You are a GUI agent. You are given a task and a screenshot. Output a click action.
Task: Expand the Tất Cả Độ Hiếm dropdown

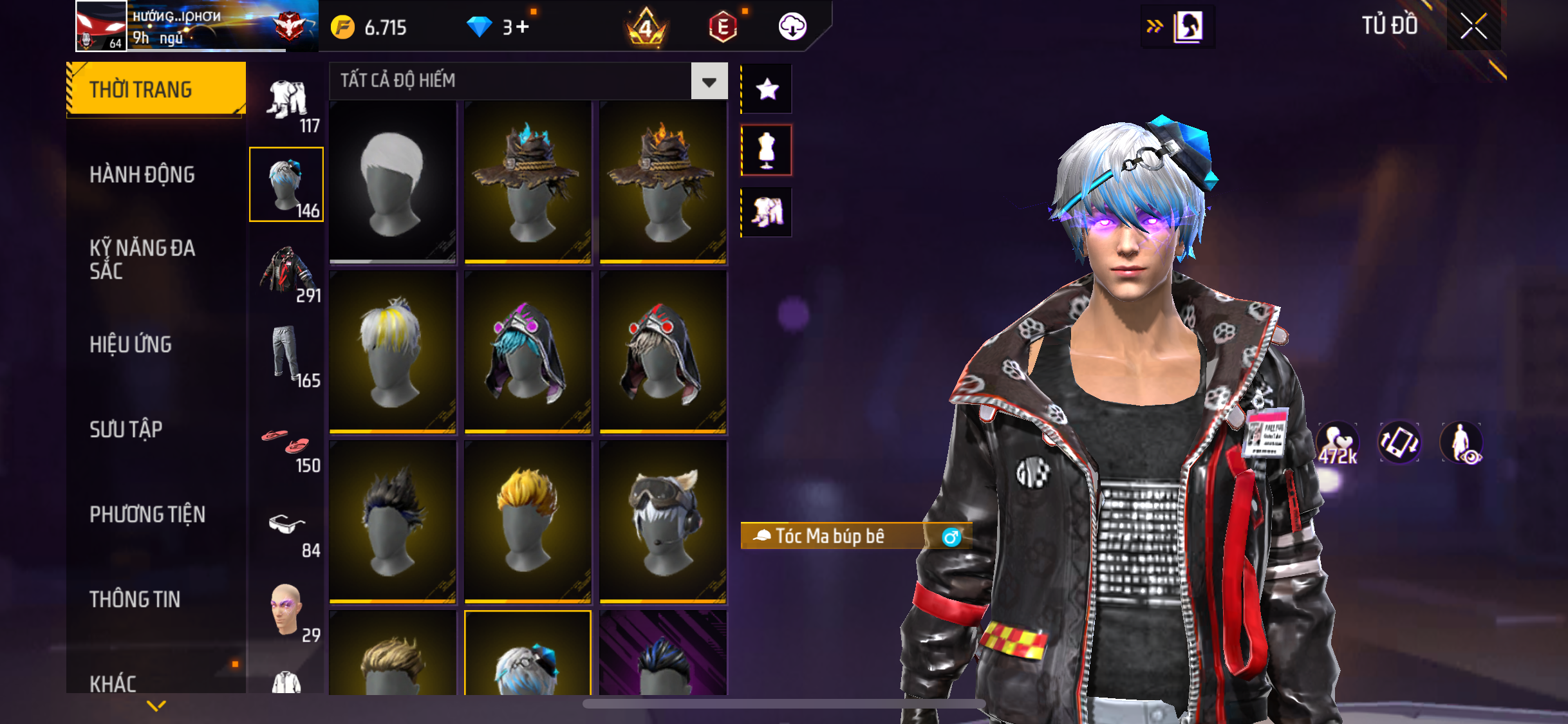coord(709,81)
